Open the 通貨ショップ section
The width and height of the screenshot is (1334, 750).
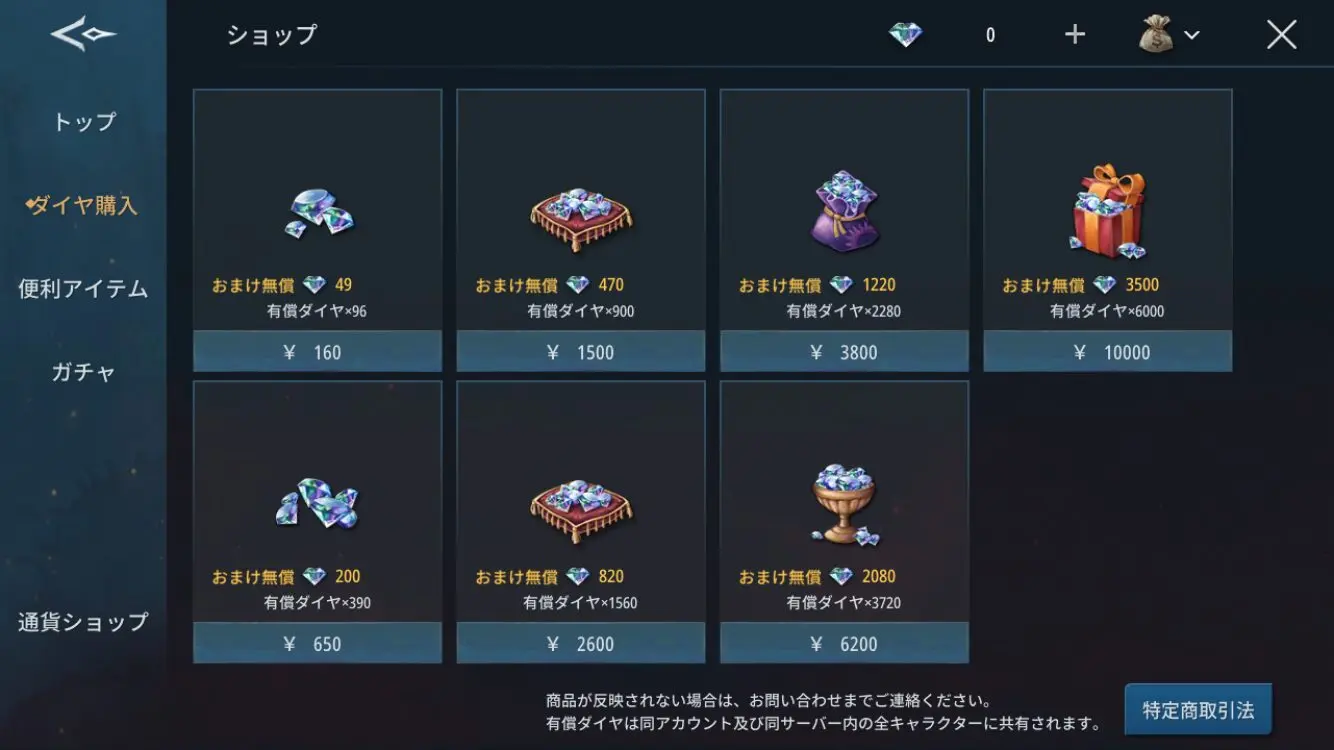(x=83, y=621)
